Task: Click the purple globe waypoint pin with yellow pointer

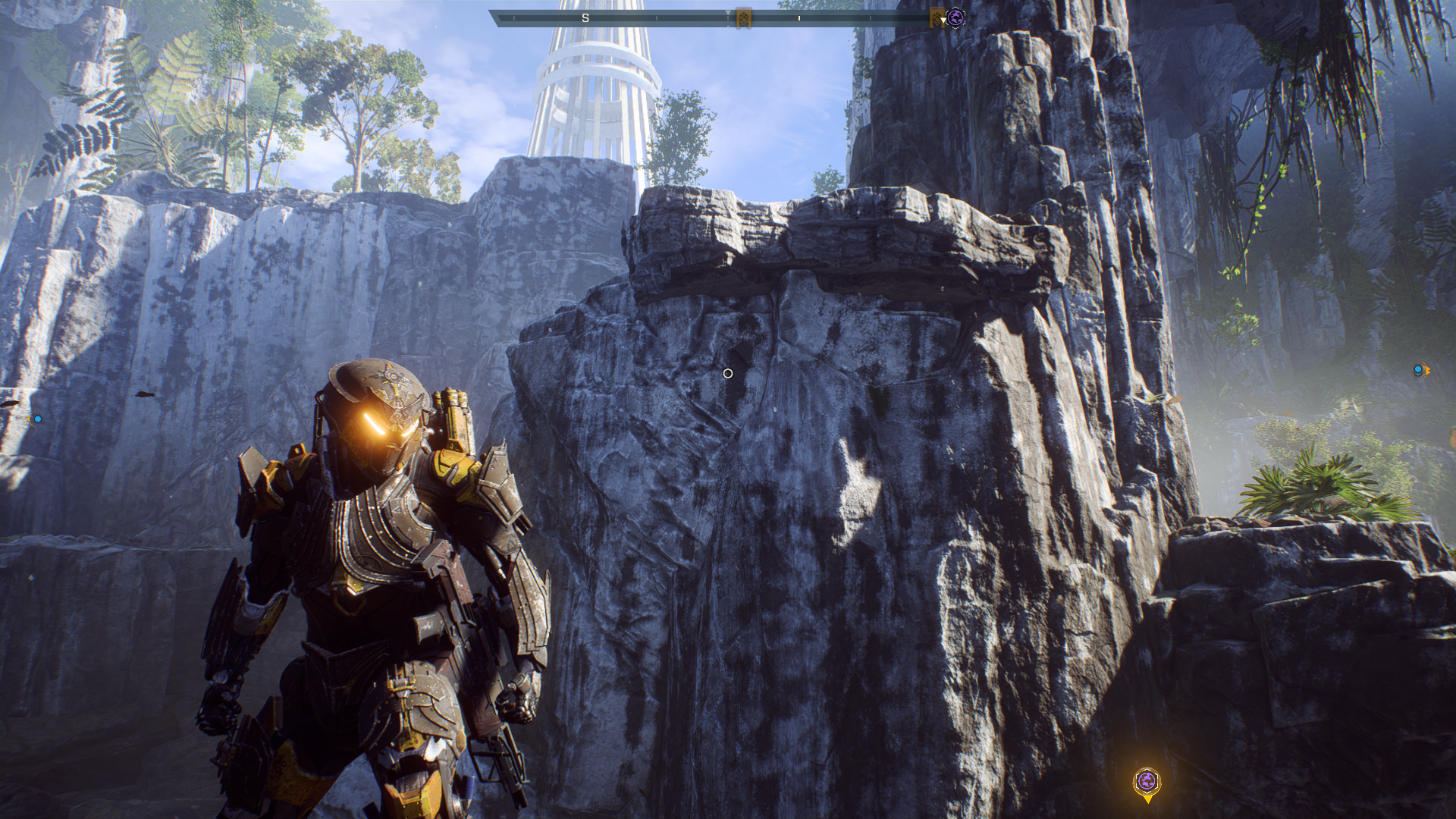Action: [1147, 782]
